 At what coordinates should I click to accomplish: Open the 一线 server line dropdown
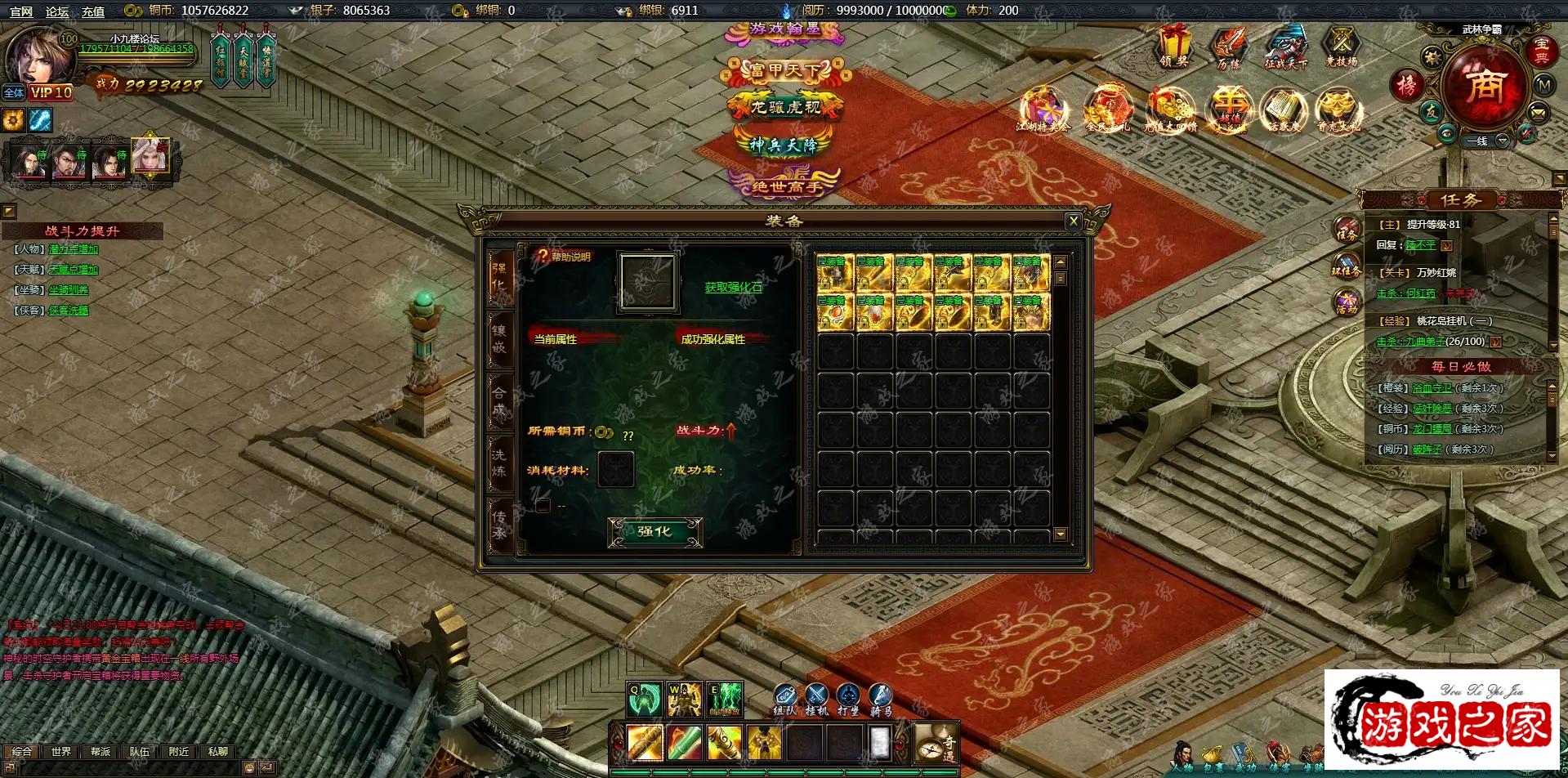click(x=1502, y=141)
